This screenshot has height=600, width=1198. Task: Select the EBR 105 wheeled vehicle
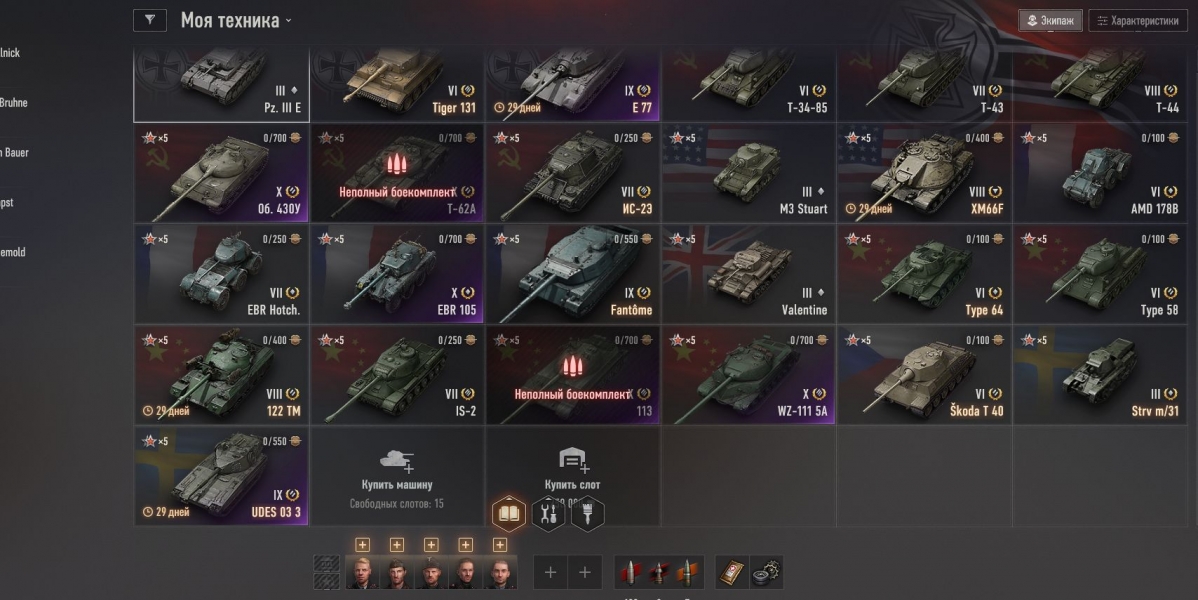[397, 275]
